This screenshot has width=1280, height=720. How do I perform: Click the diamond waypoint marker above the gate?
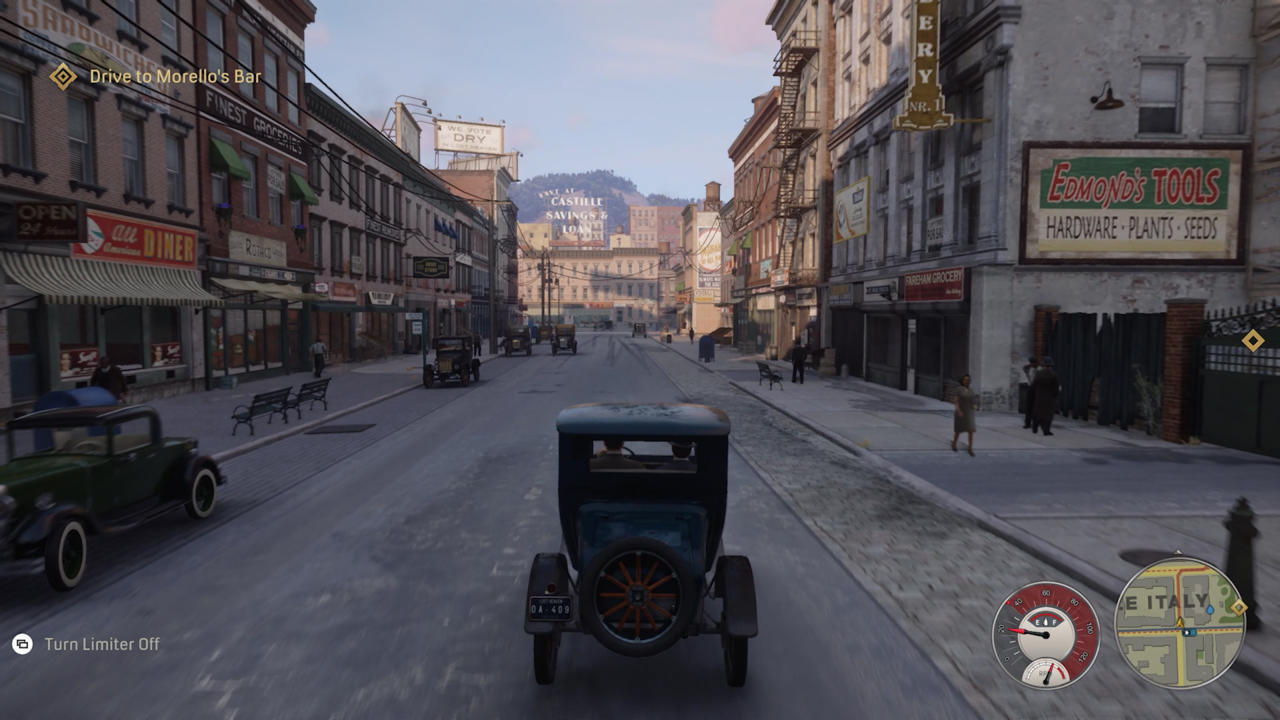(1252, 341)
